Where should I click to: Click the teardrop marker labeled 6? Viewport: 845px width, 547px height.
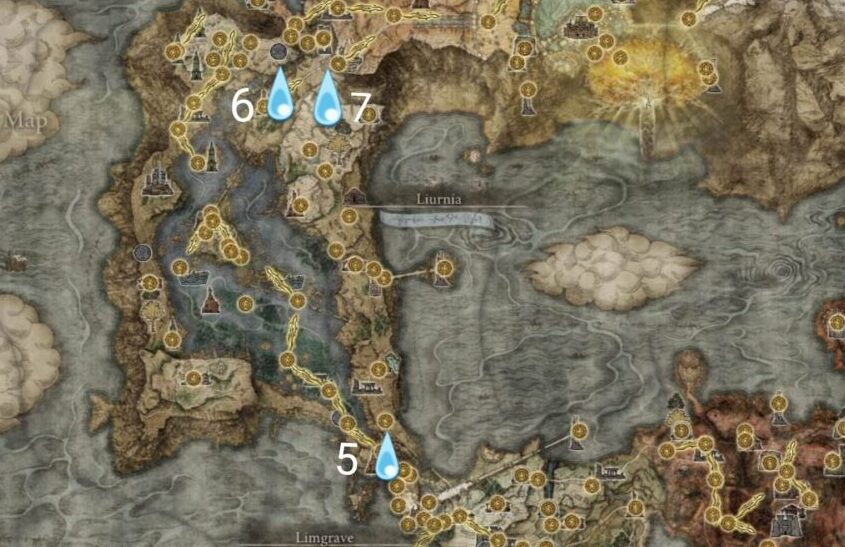(280, 98)
